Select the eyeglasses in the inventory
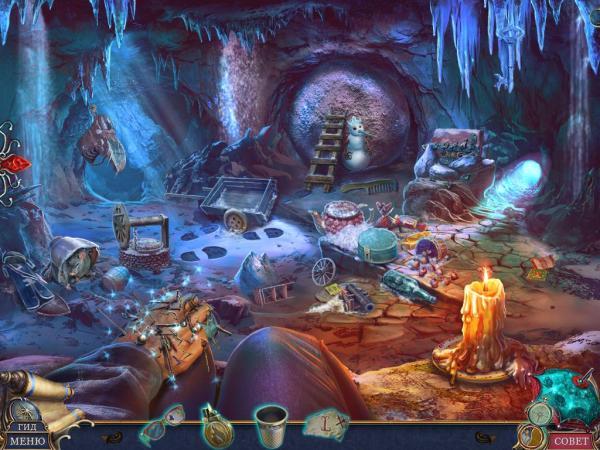The height and width of the screenshot is (450, 600). pyautogui.click(x=161, y=424)
